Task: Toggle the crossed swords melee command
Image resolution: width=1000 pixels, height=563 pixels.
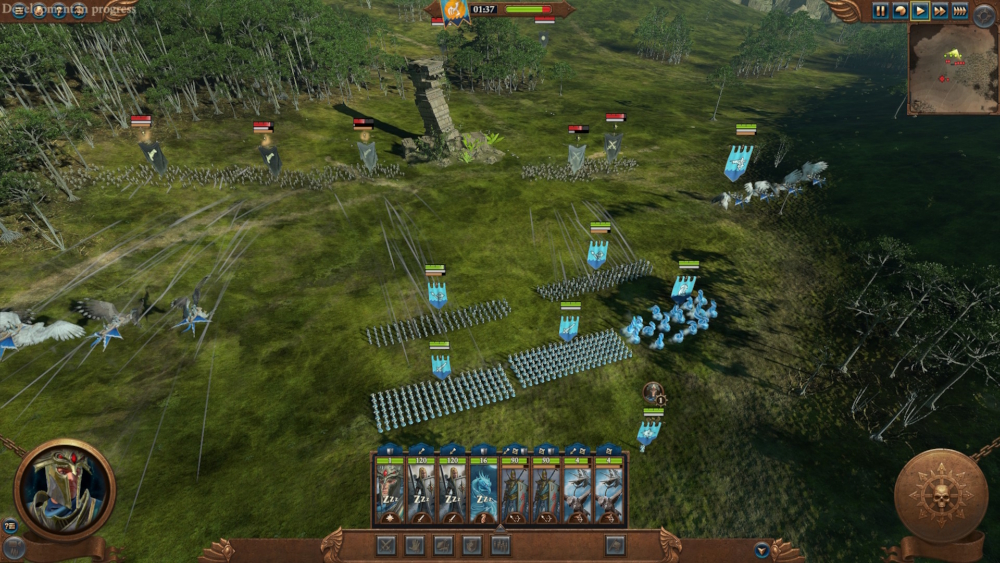Action: [387, 545]
